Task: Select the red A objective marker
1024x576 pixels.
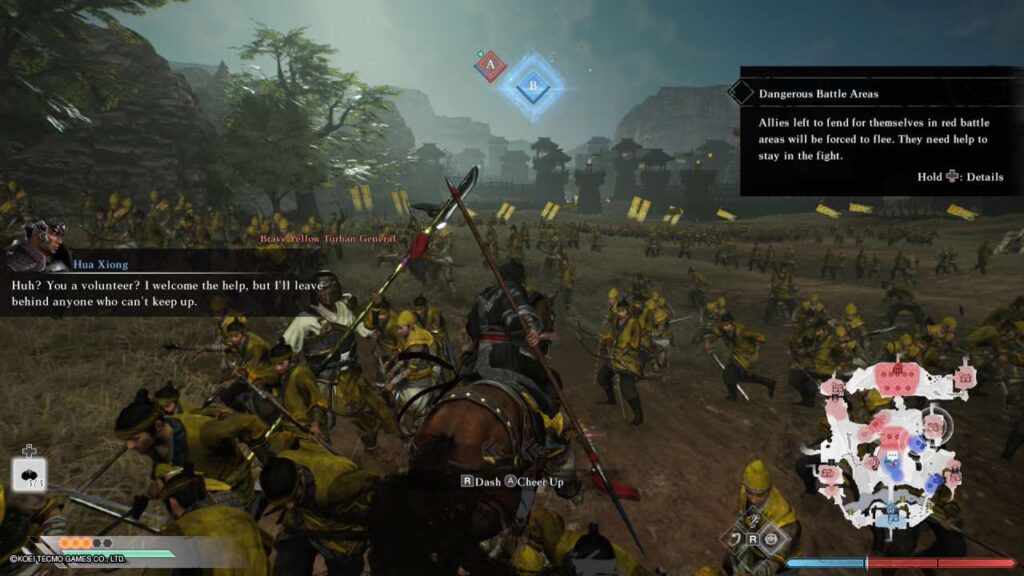Action: tap(490, 66)
